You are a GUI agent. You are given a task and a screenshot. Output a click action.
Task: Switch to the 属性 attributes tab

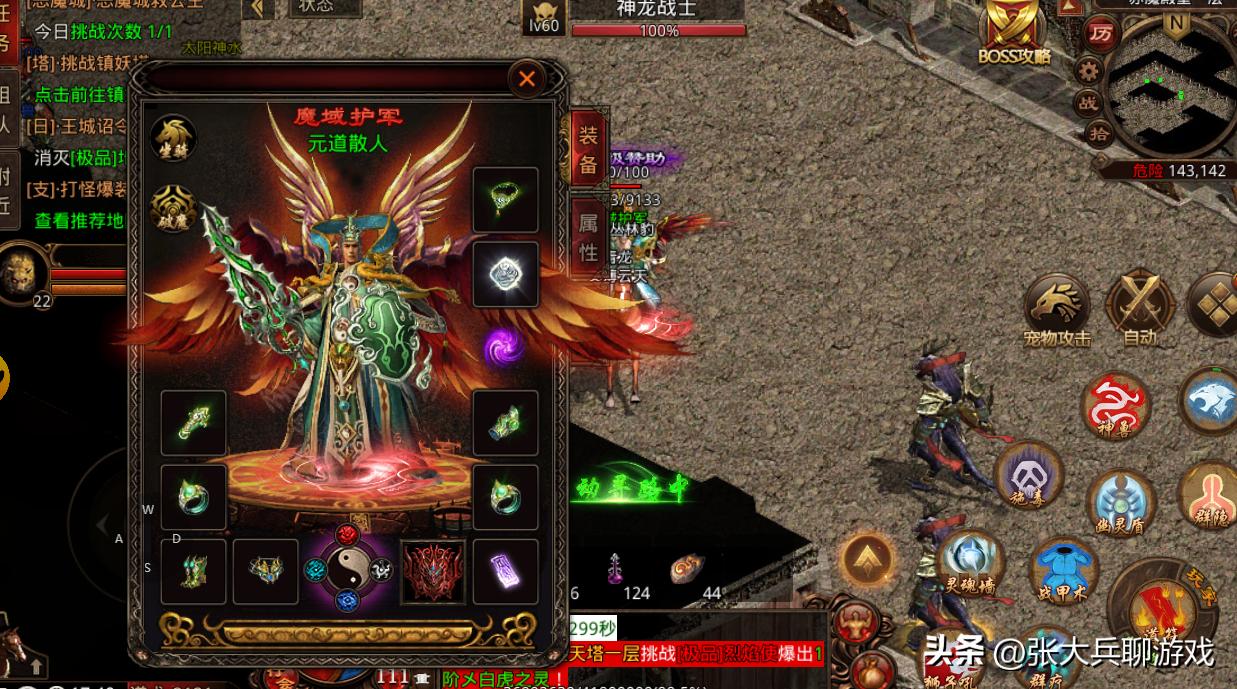click(588, 239)
